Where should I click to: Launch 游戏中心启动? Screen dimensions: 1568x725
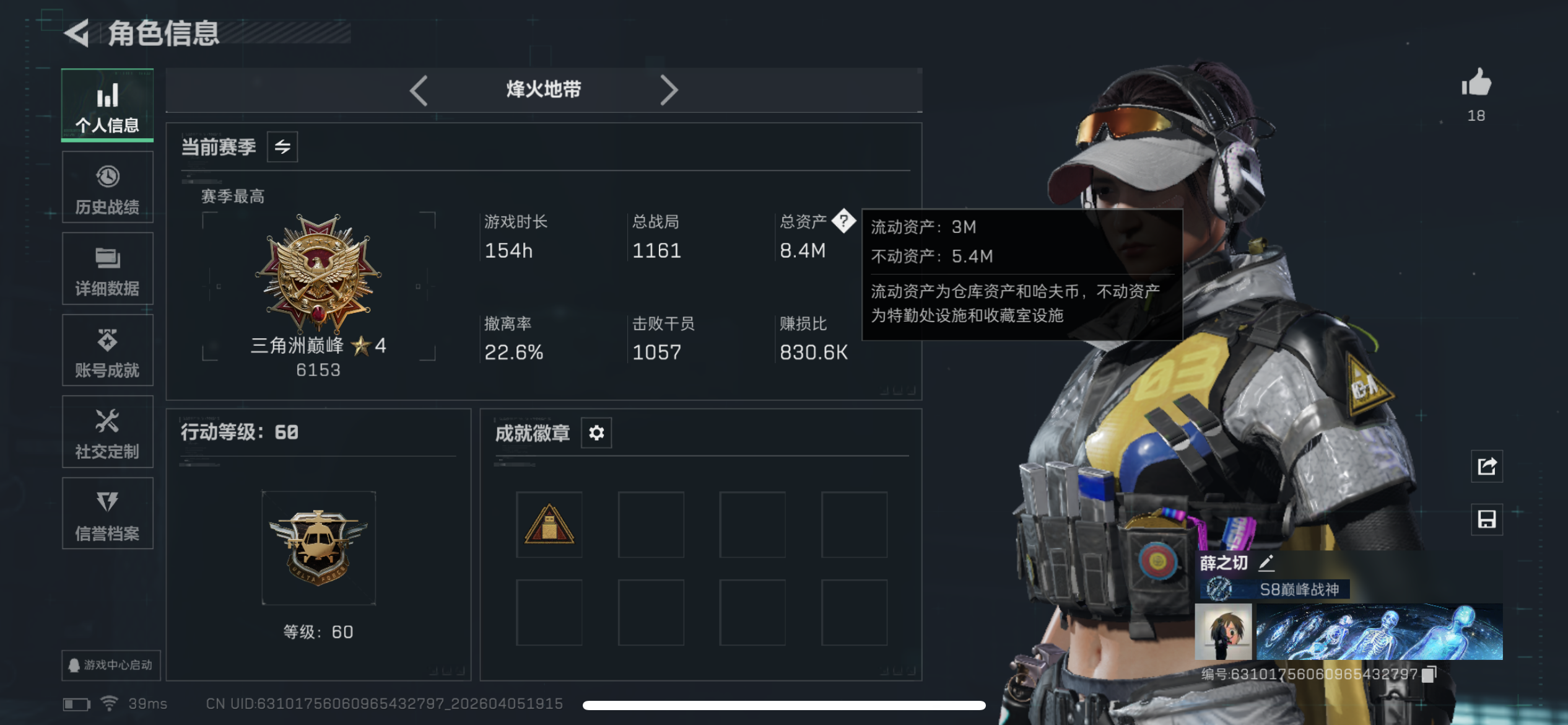[110, 664]
